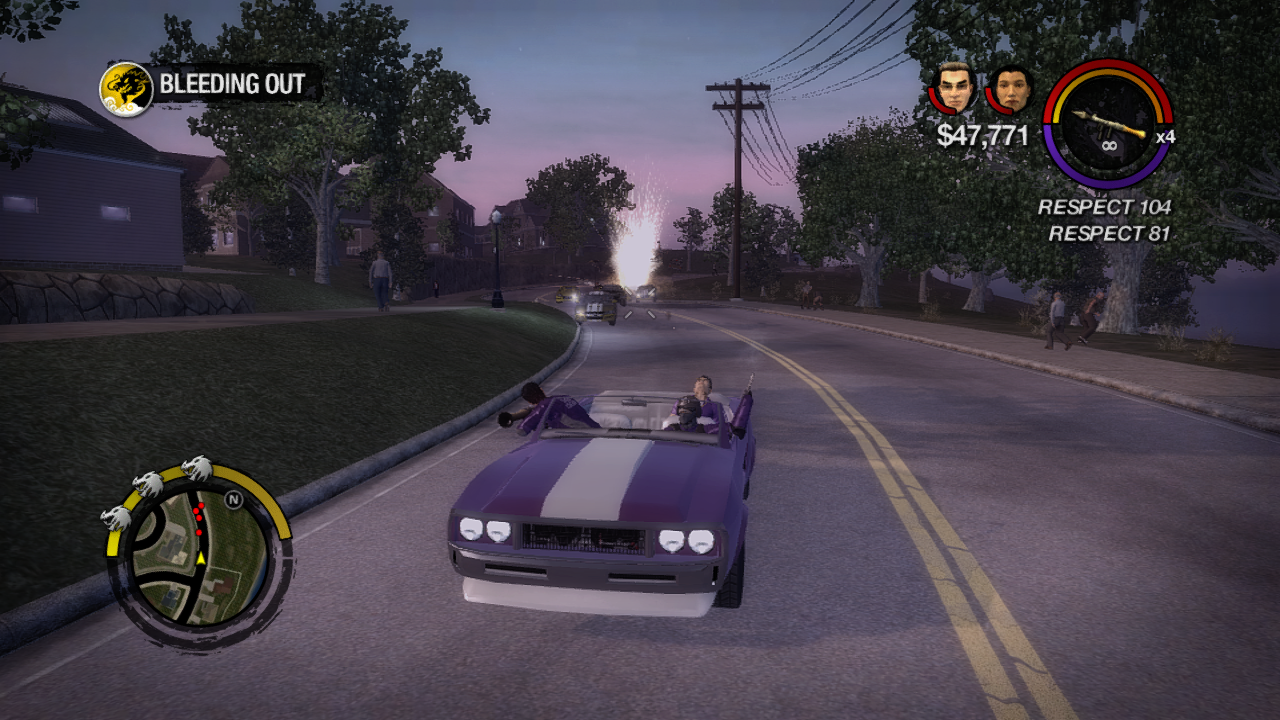Select the dark-haired follower portrait
The image size is (1280, 720).
(1010, 90)
